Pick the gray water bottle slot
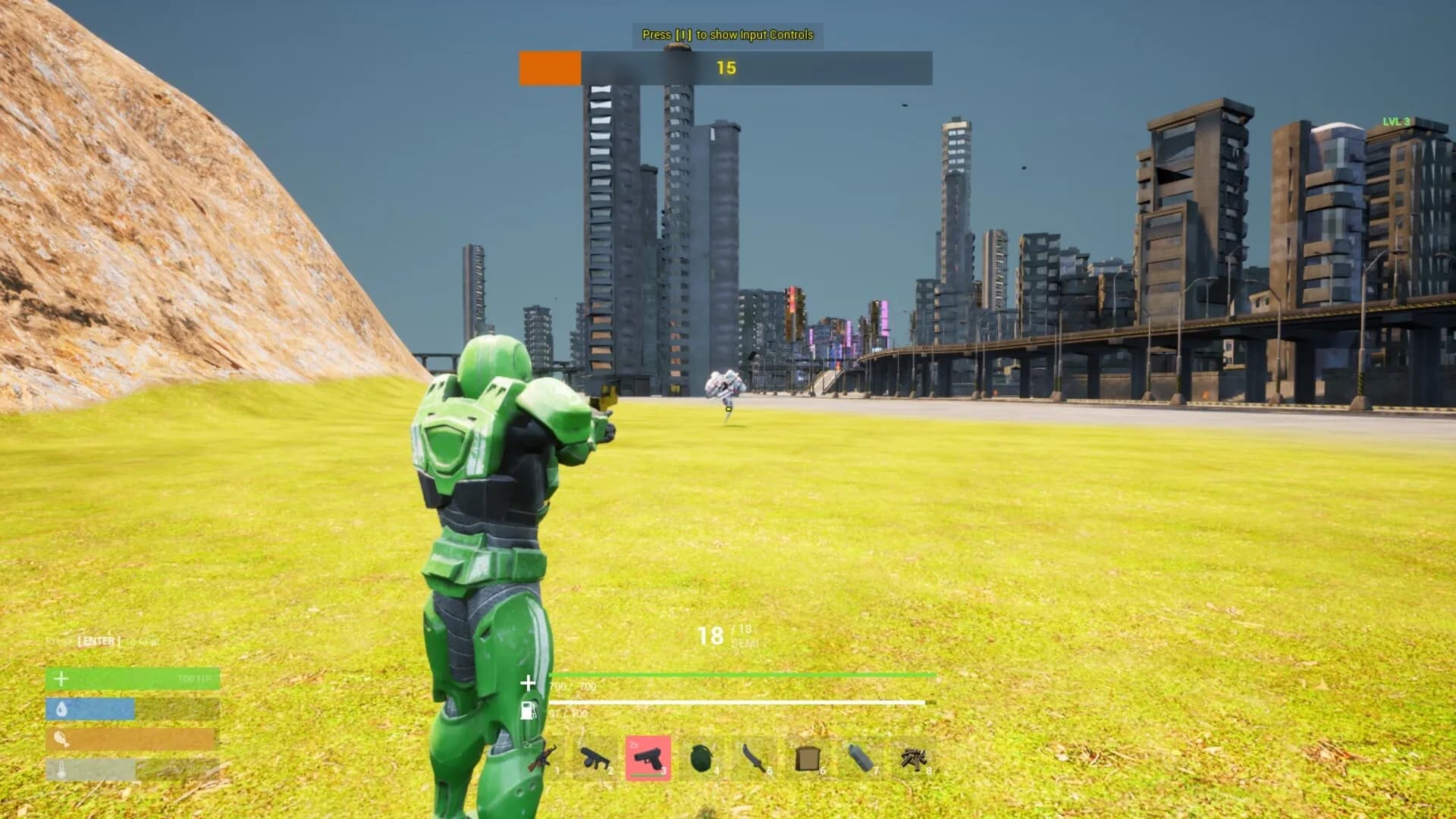Image resolution: width=1456 pixels, height=819 pixels. 861,758
